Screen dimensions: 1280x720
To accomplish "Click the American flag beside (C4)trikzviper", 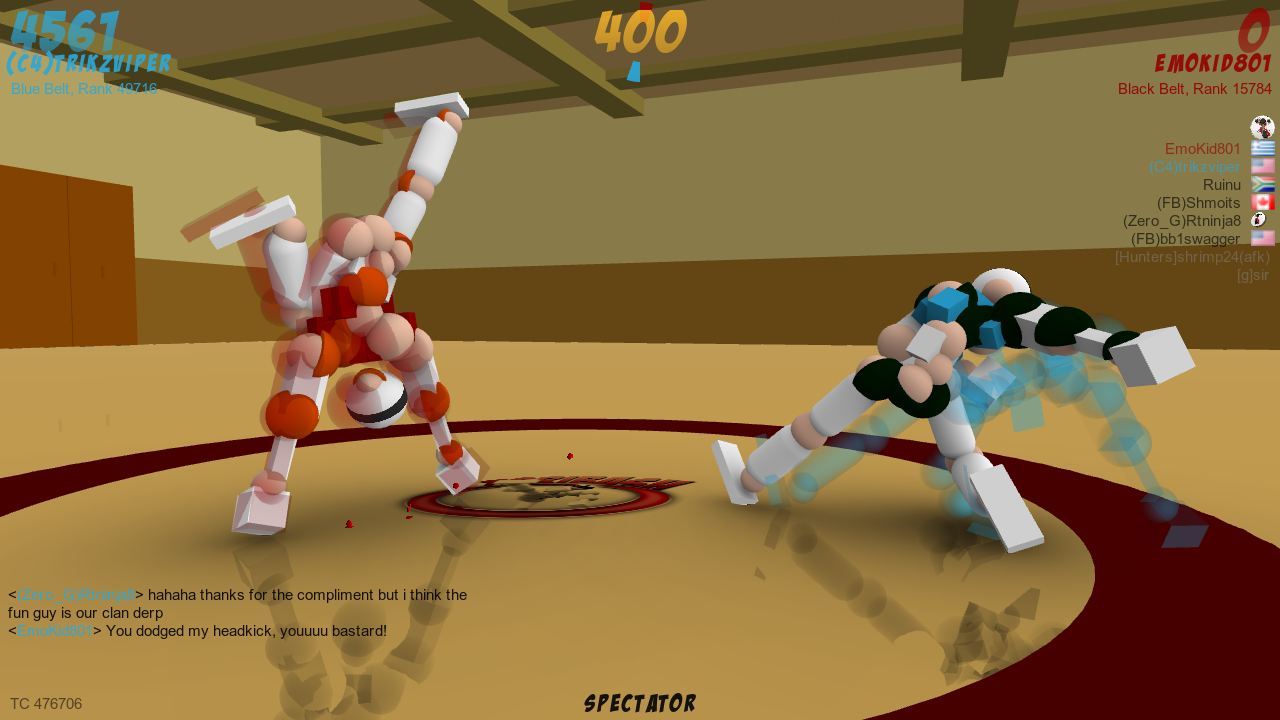I will click(1262, 166).
